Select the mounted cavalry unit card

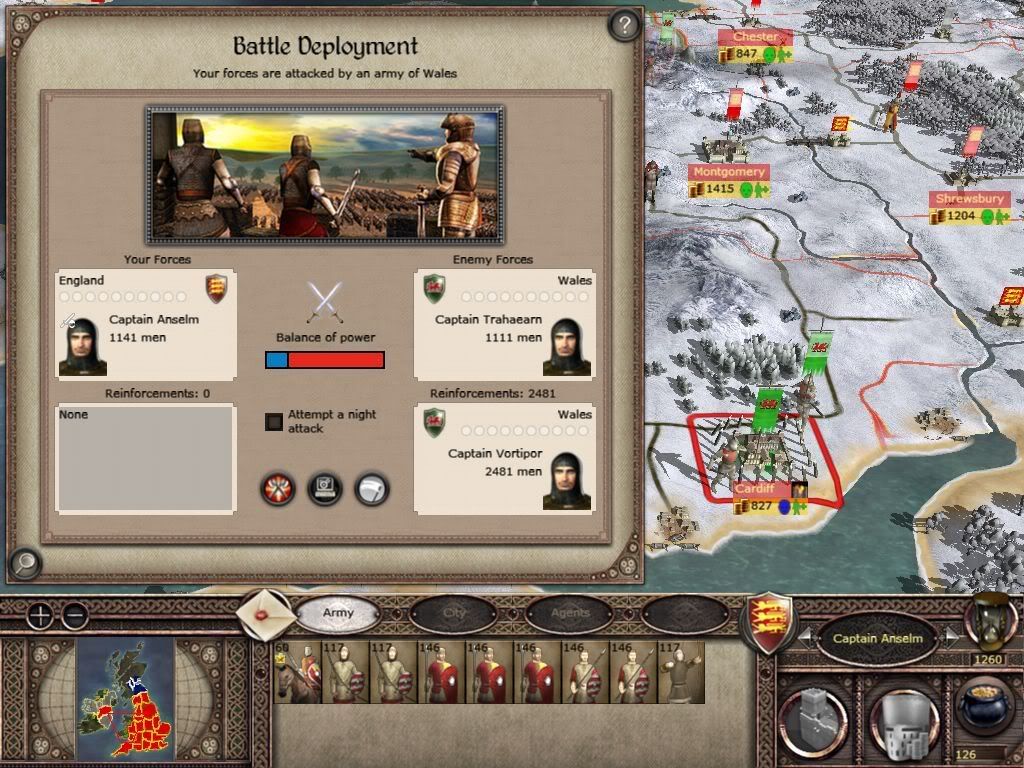click(297, 673)
